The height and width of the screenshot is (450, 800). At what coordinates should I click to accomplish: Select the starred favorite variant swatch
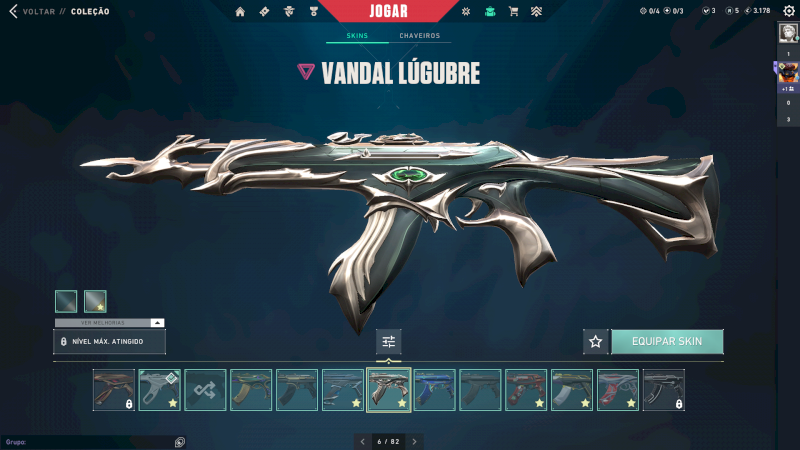95,301
